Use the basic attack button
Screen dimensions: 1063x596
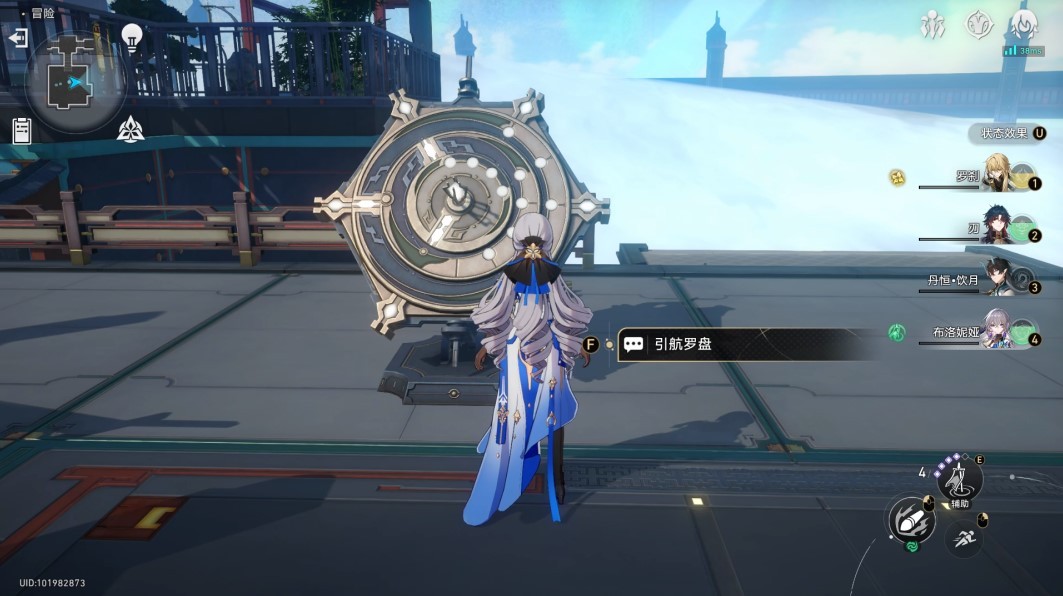[x=911, y=520]
